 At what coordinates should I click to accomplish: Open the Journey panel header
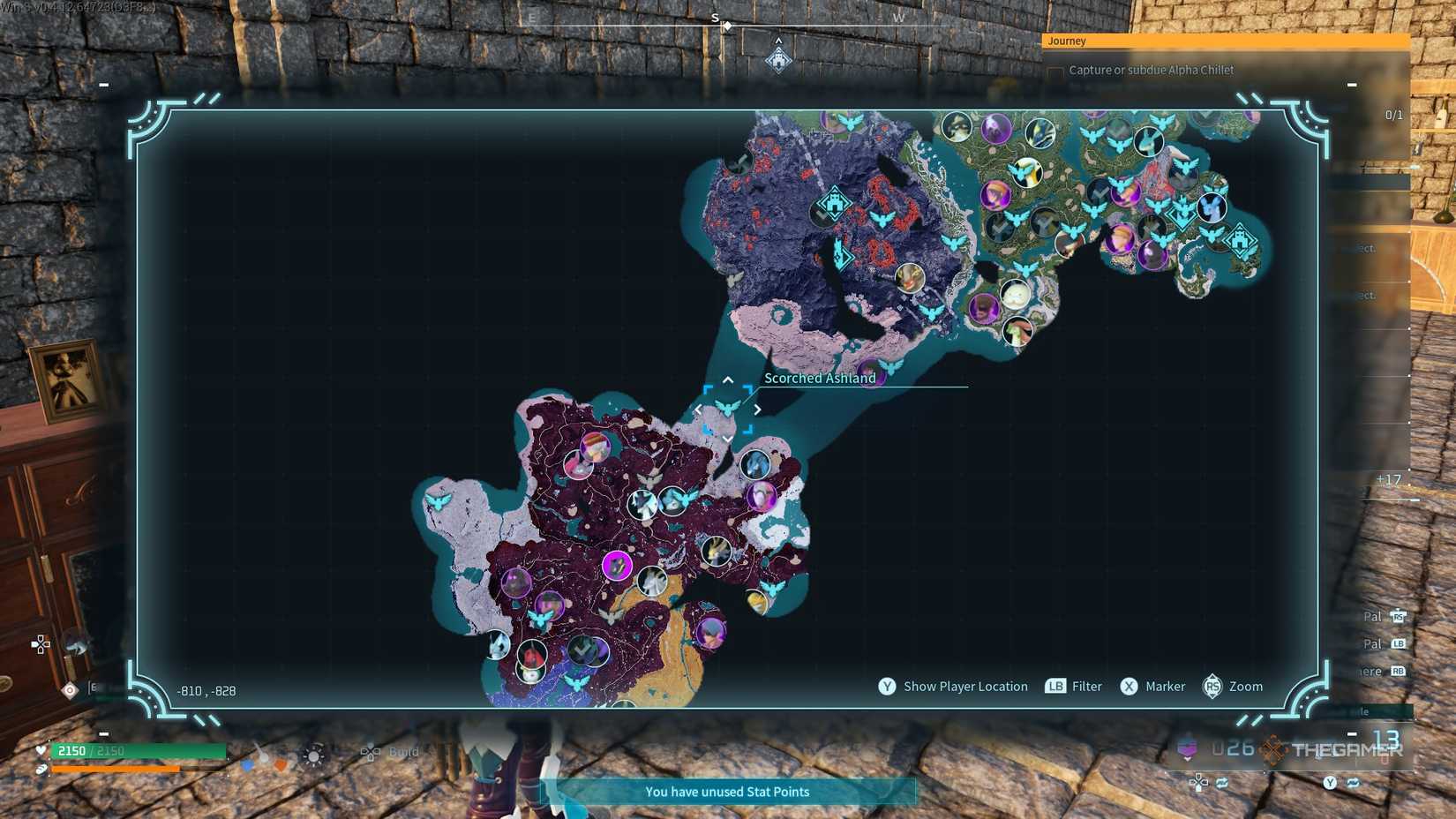(1068, 41)
